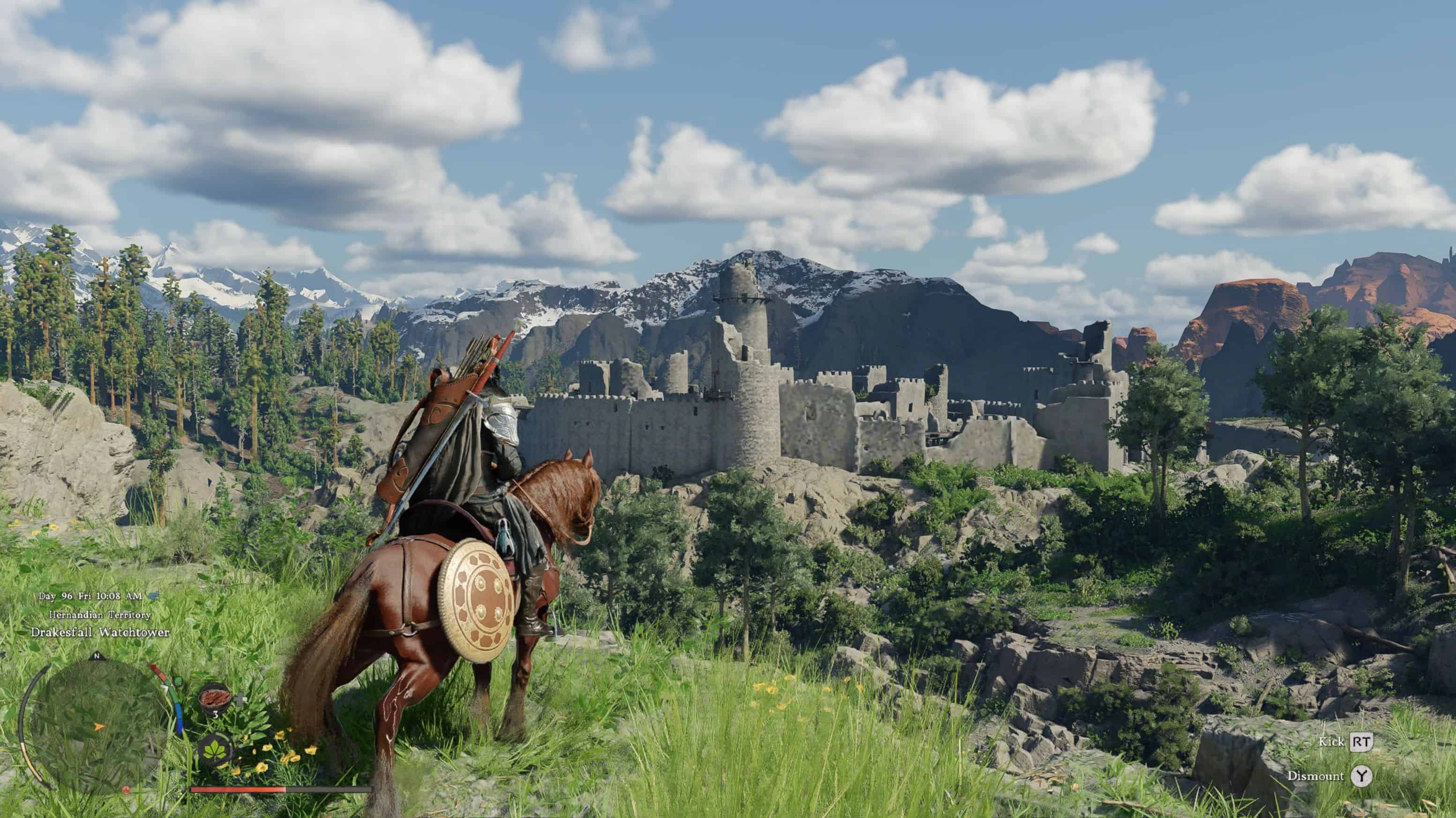The image size is (1456, 818).
Task: Click the N compass marker atop the minimap
Action: (x=97, y=656)
